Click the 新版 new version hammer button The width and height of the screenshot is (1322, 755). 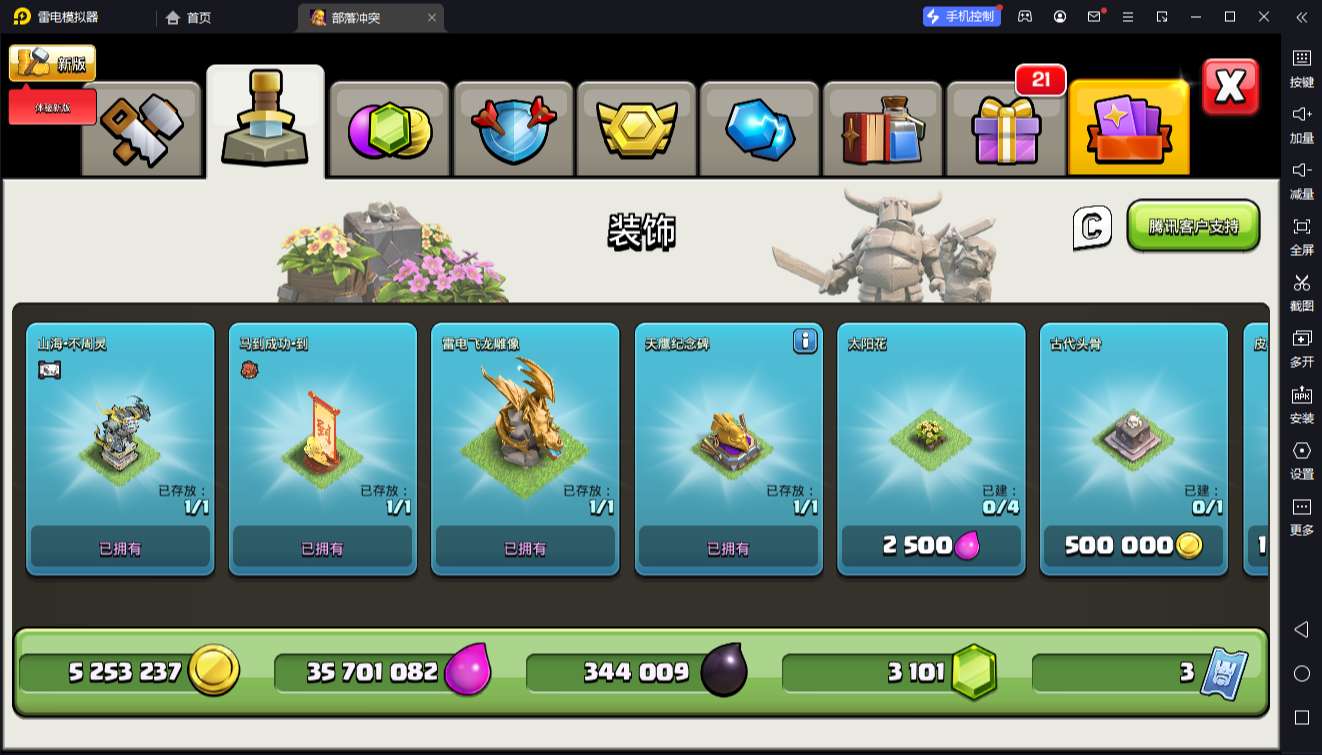coord(53,64)
